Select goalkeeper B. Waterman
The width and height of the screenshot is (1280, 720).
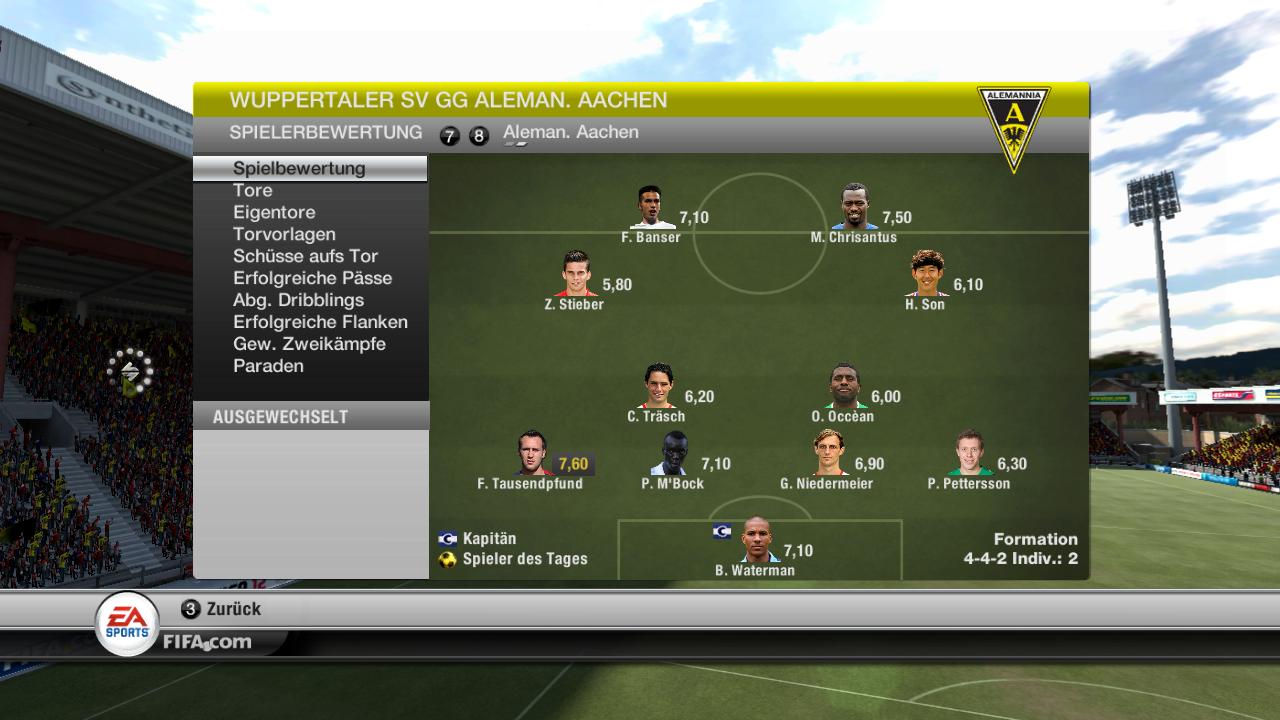click(x=757, y=541)
